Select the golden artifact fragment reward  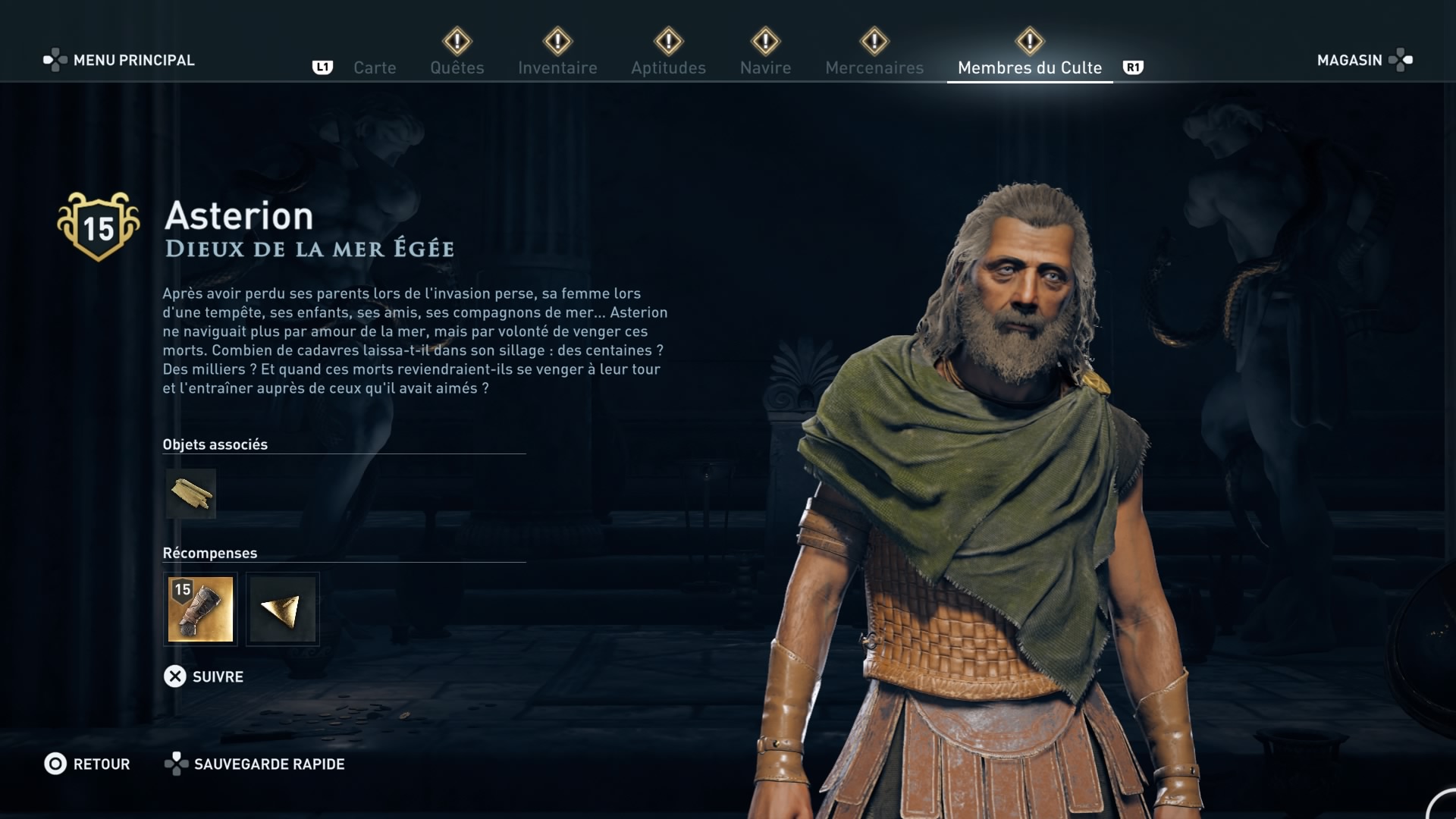point(282,609)
